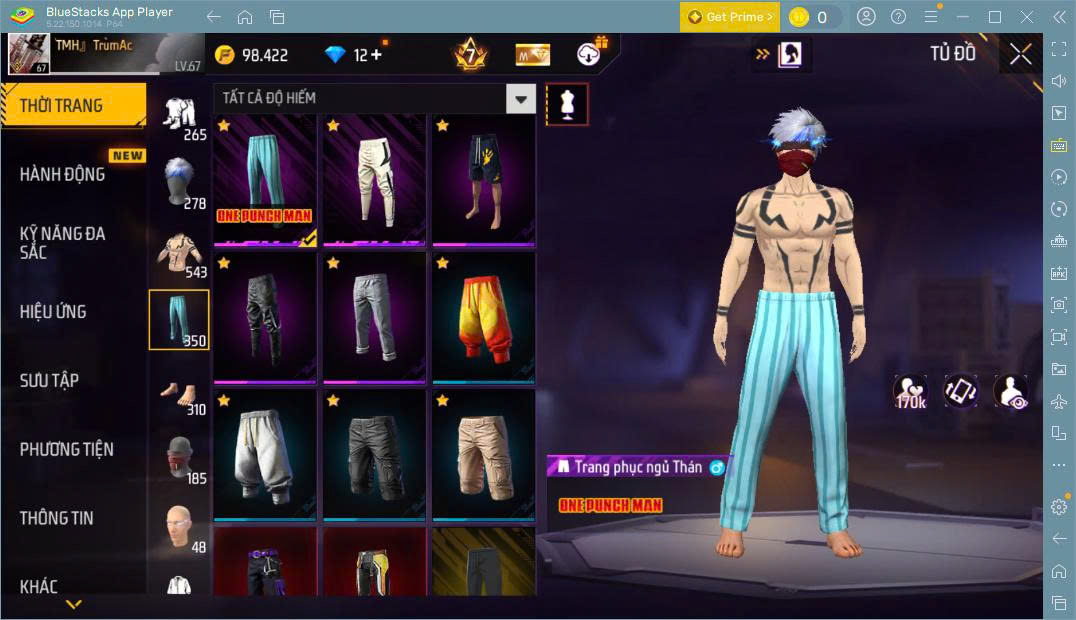Go to the SƯU TẬP tab

point(49,380)
